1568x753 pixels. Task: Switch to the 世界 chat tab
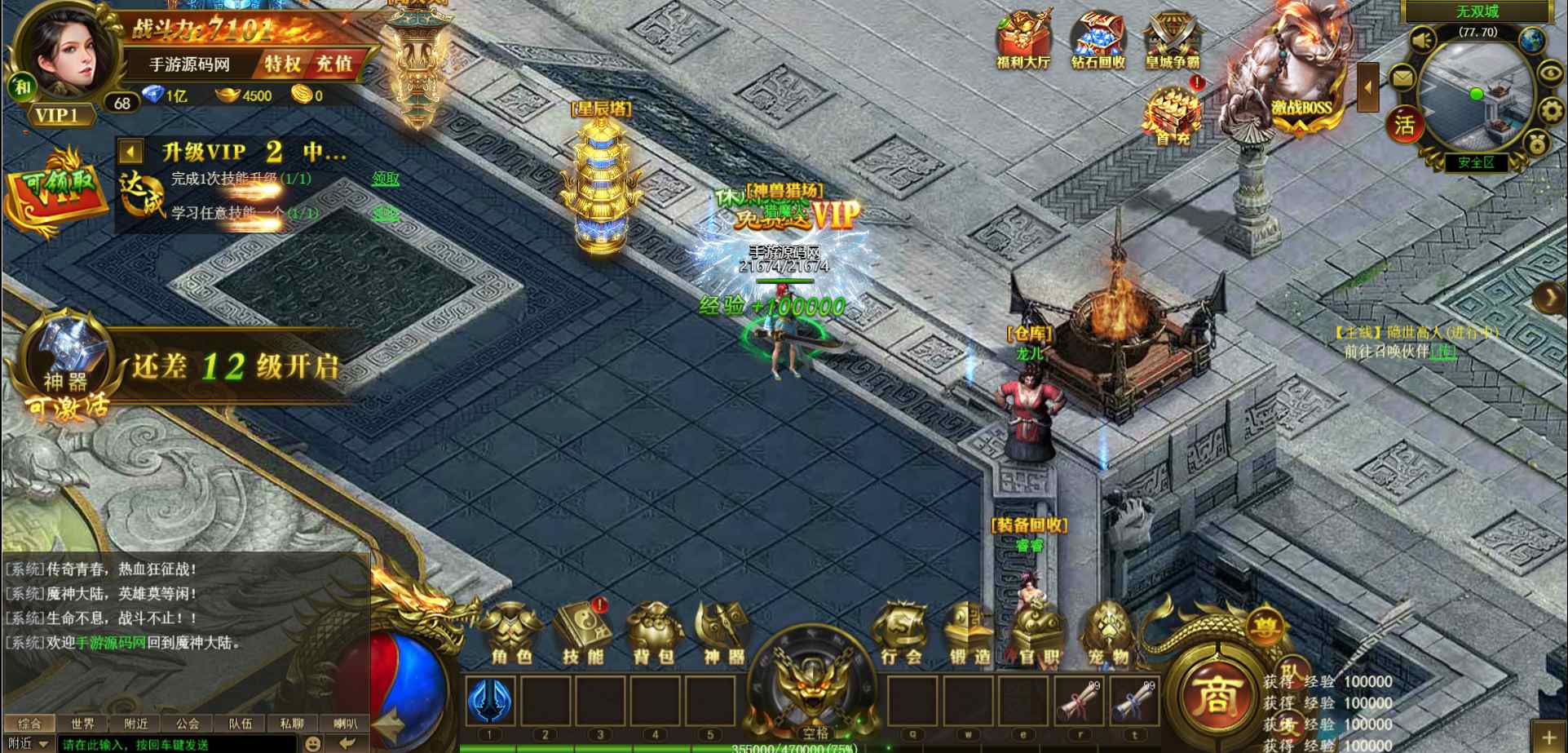(x=82, y=724)
